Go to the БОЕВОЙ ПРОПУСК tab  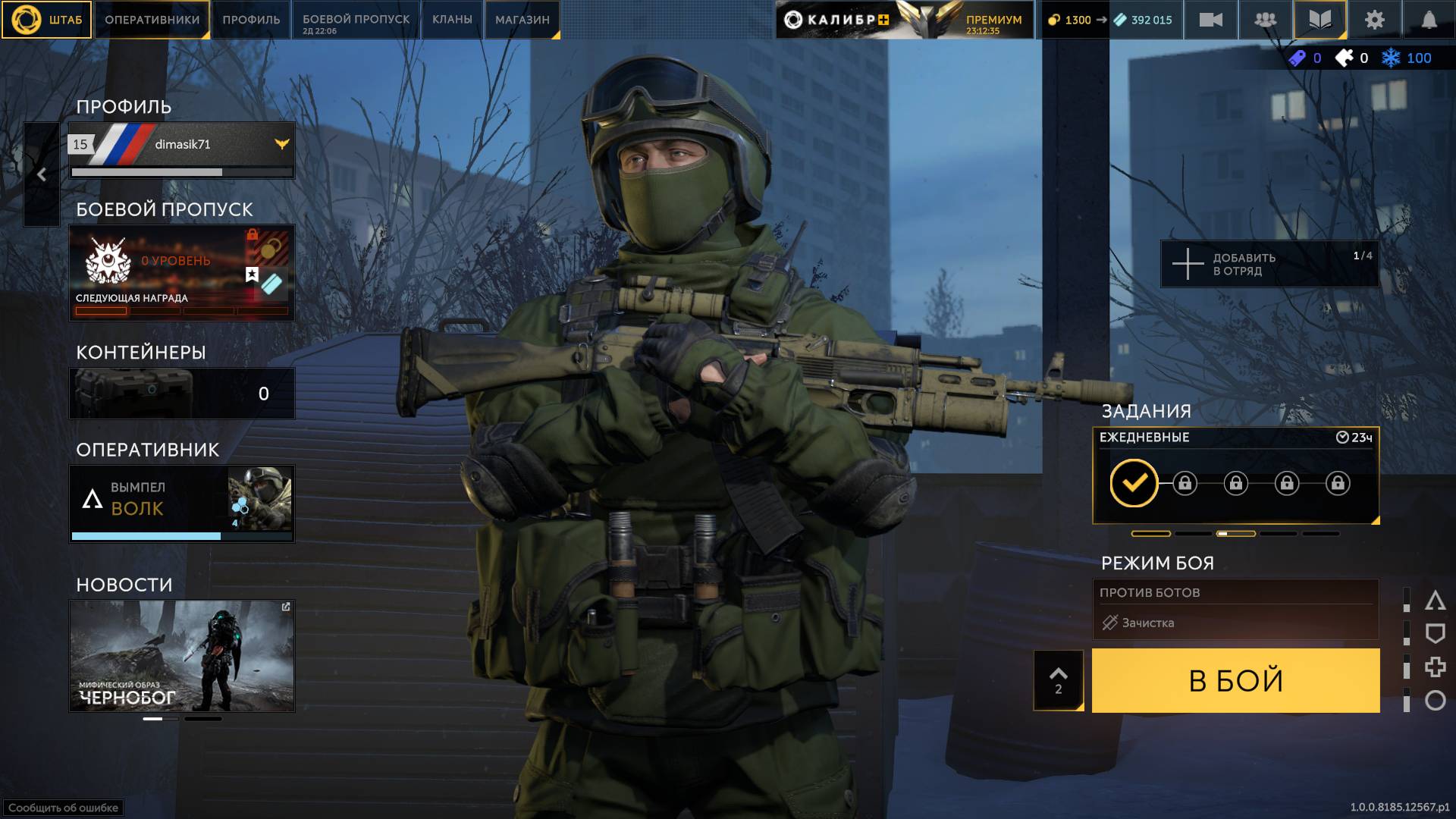(x=356, y=20)
